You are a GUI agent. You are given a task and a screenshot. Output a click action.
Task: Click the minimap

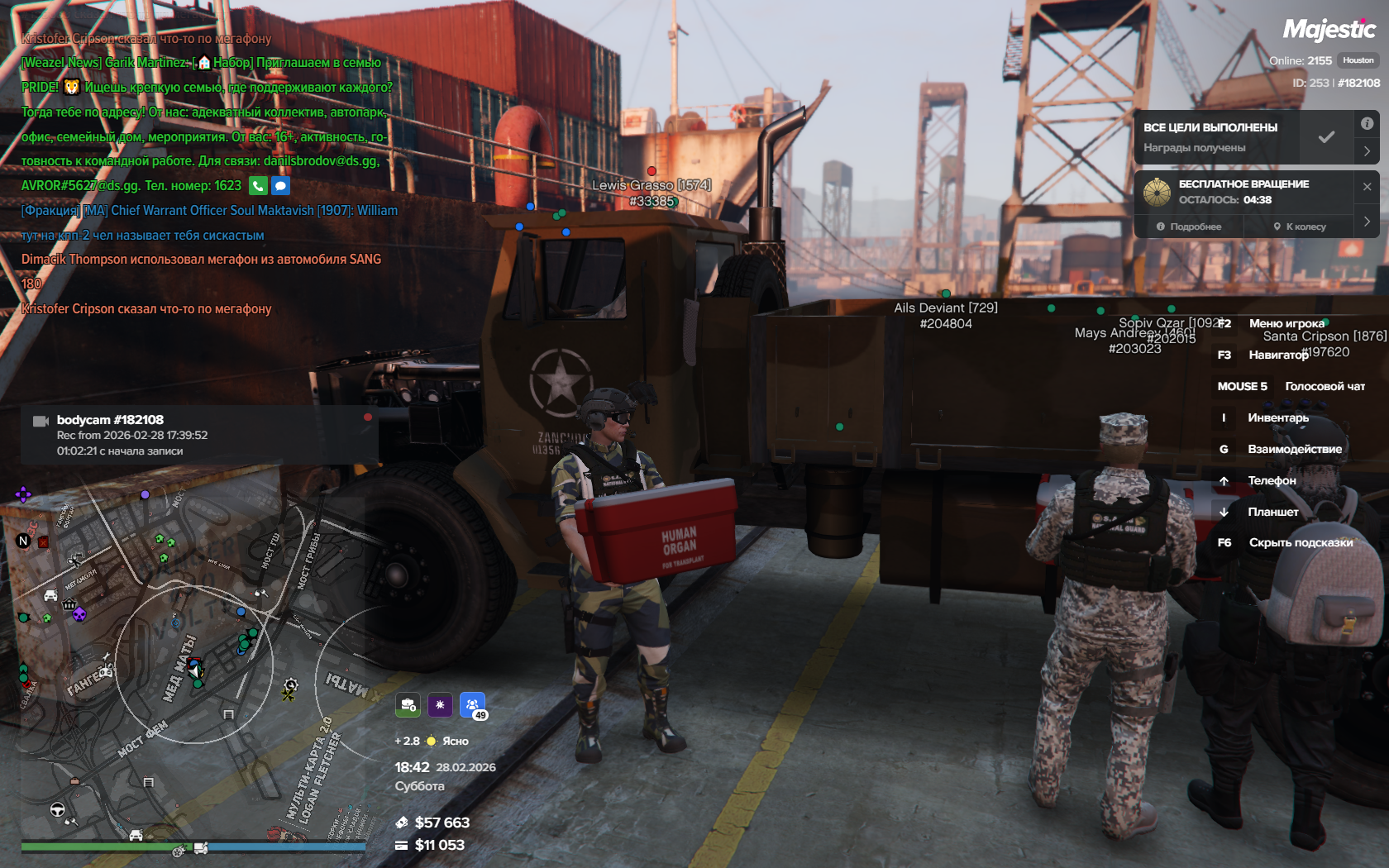click(190, 661)
